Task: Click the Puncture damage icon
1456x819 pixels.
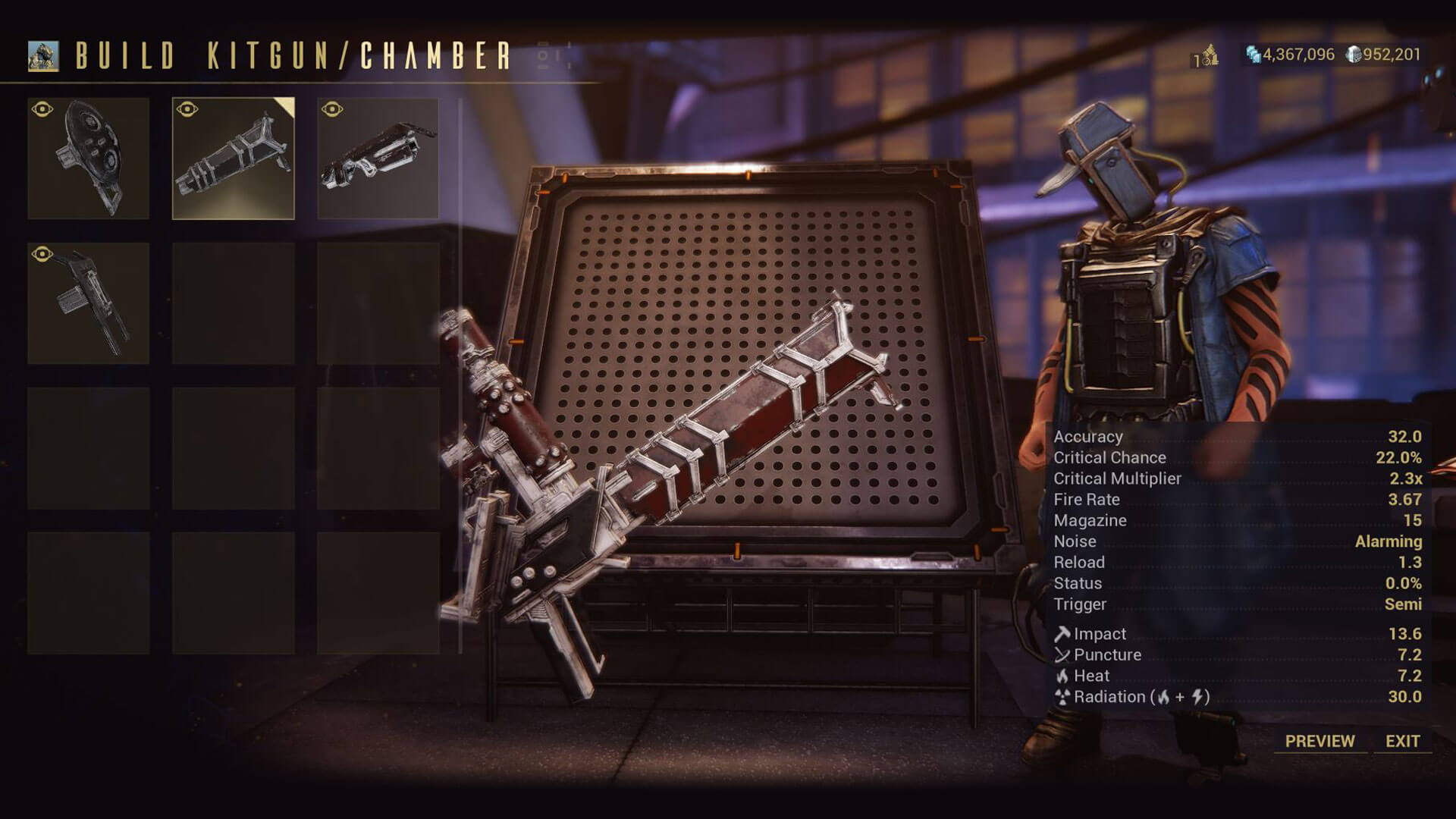Action: click(x=1062, y=654)
